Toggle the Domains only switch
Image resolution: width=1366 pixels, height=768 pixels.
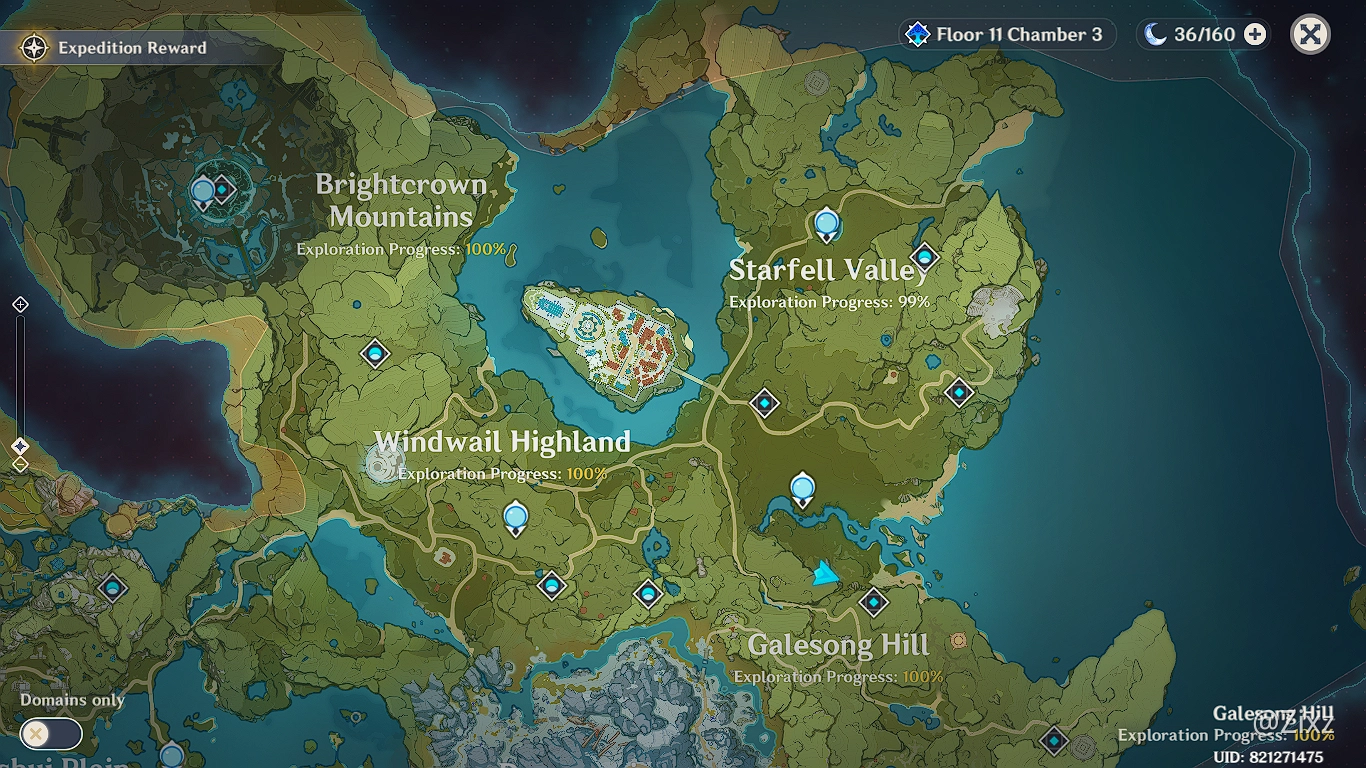tap(51, 734)
